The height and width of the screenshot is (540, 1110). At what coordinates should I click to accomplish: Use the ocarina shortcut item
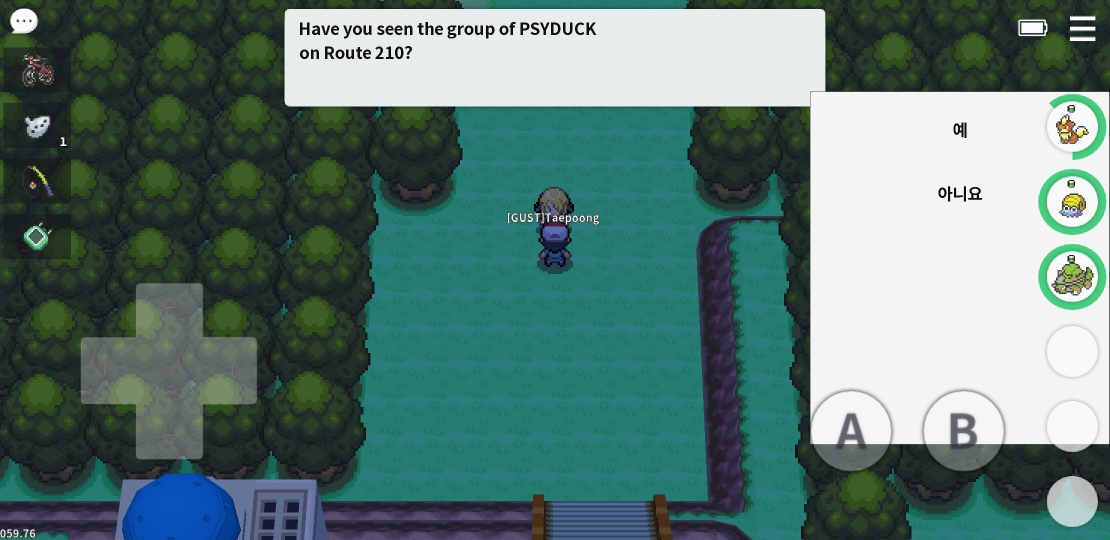pos(37,126)
